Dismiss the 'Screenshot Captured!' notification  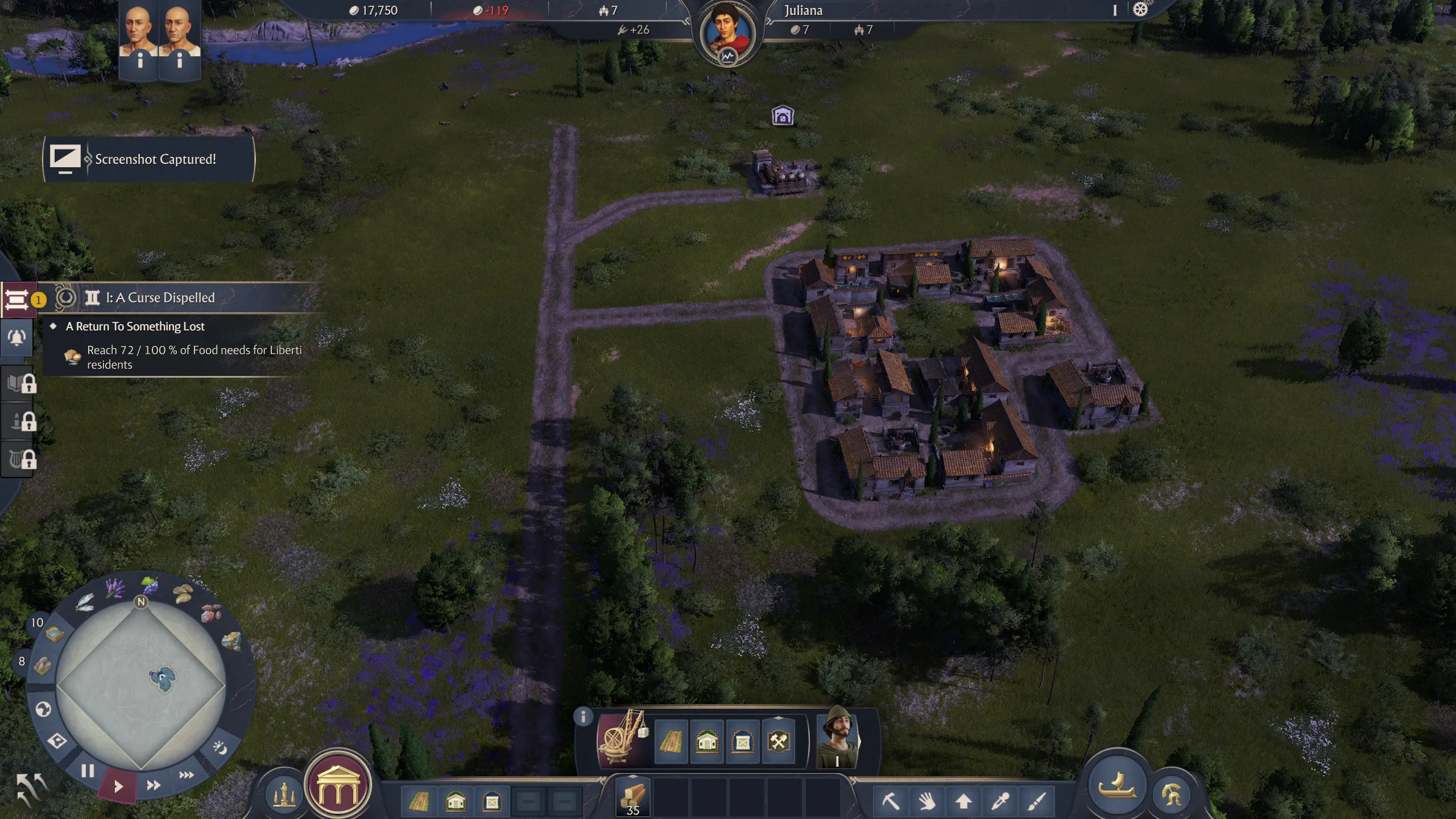[148, 159]
